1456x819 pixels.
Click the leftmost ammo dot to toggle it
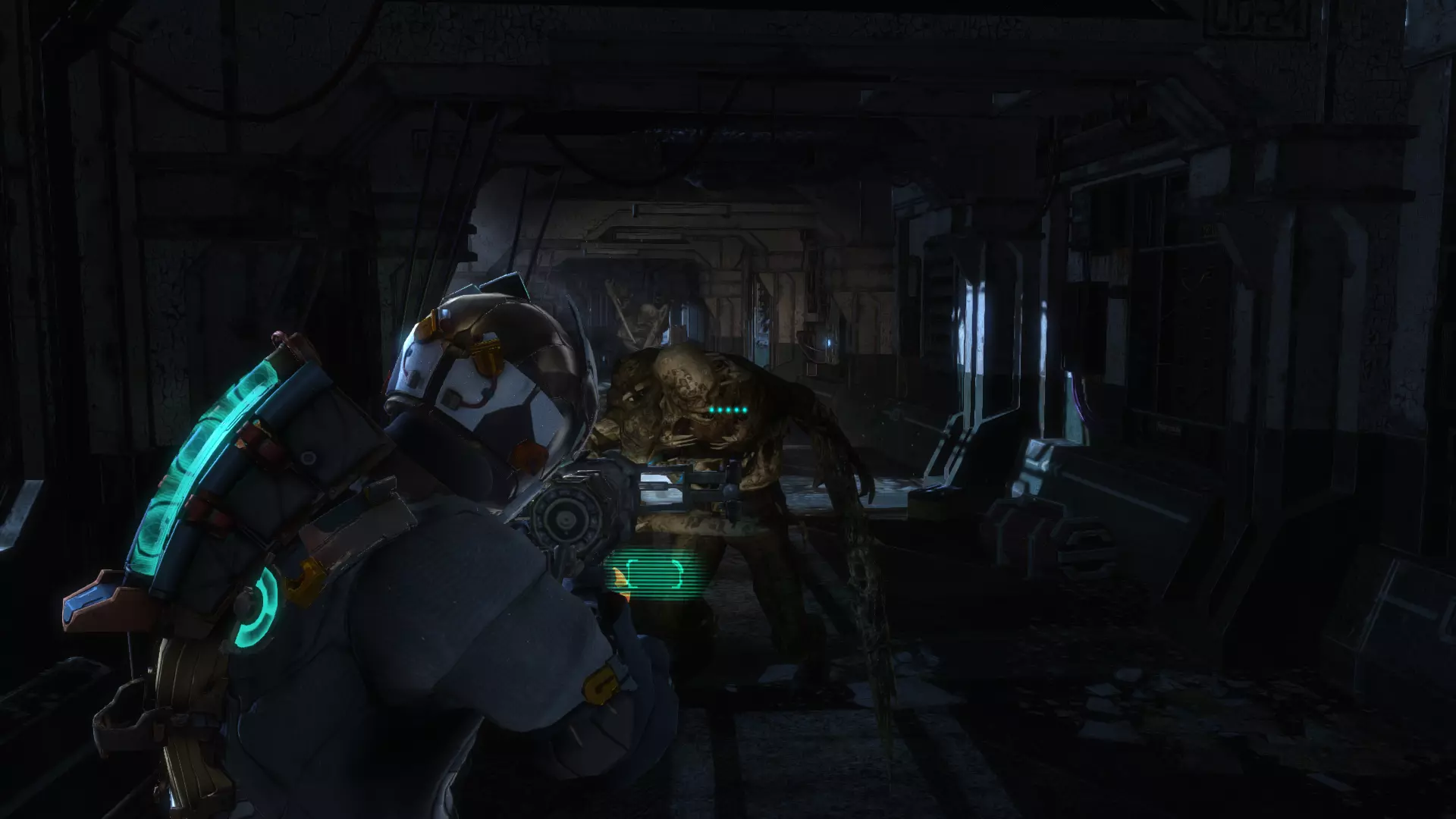click(x=711, y=409)
